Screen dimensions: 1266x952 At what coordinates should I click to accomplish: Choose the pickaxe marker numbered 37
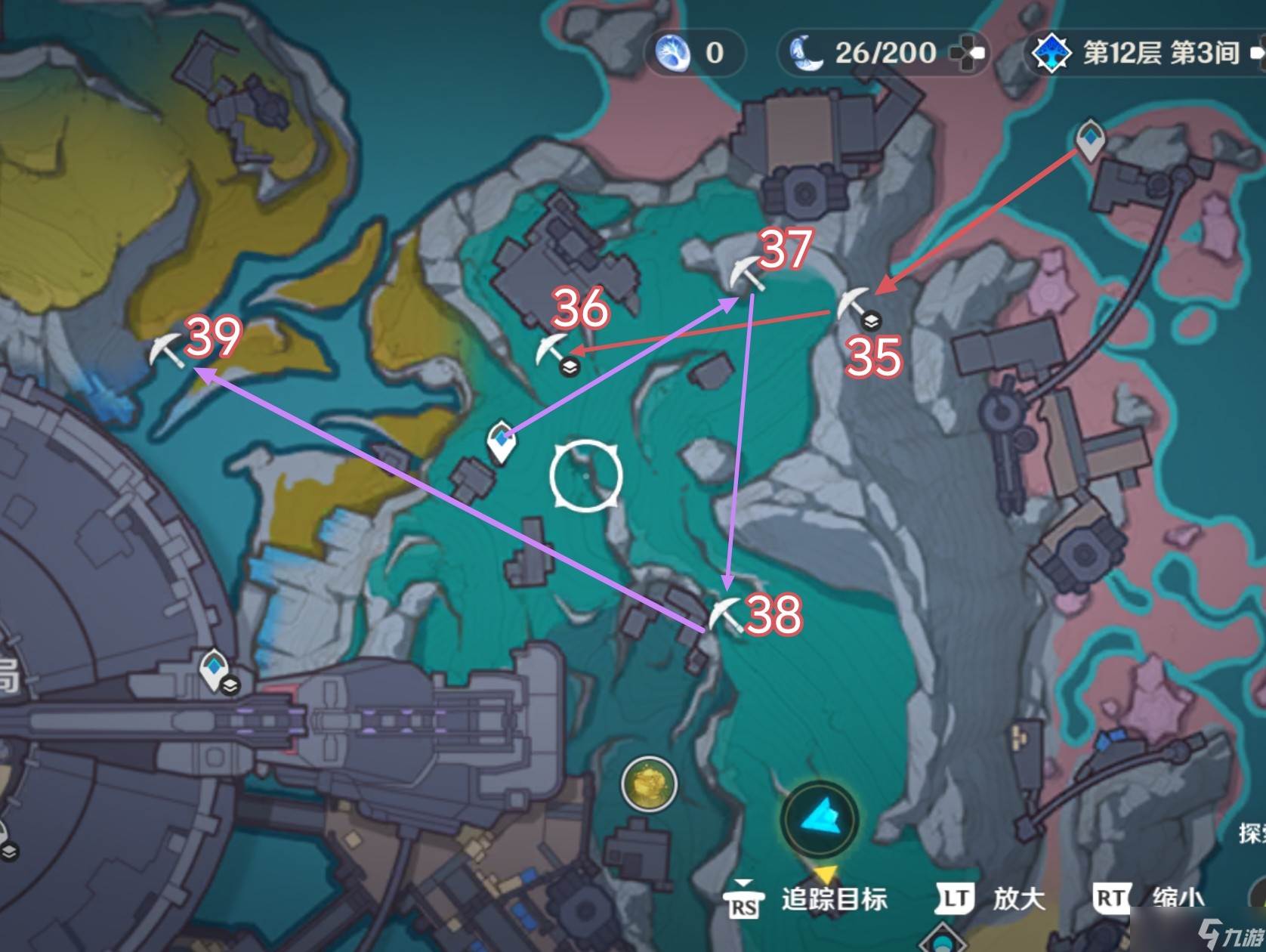[746, 274]
